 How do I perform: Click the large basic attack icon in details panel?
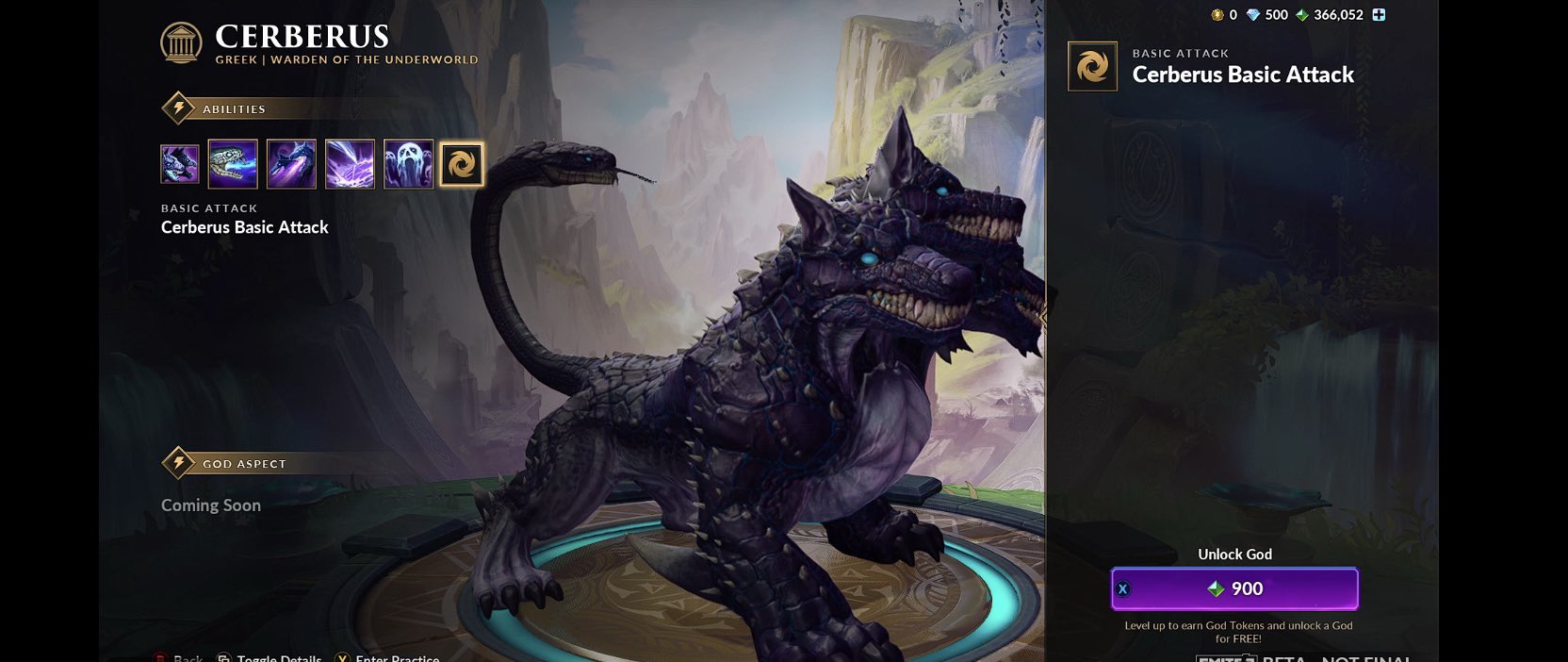(1092, 67)
